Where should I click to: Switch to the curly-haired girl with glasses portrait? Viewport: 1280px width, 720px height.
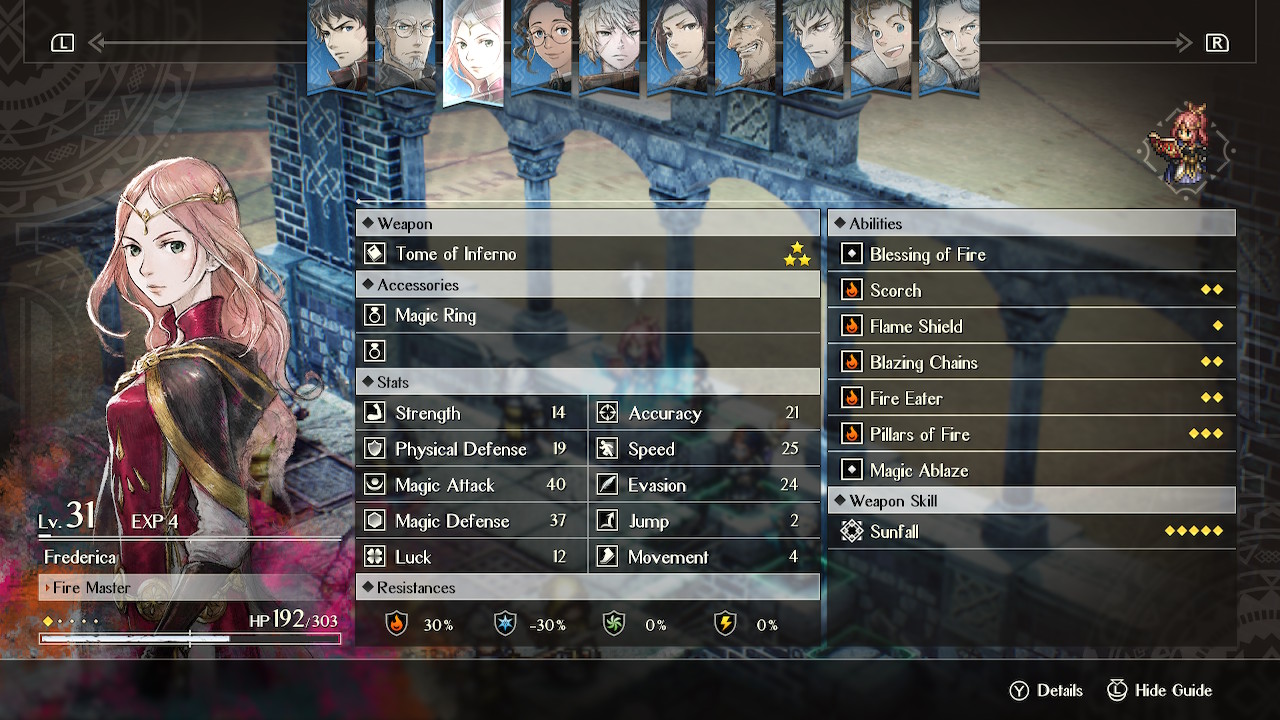tap(541, 45)
